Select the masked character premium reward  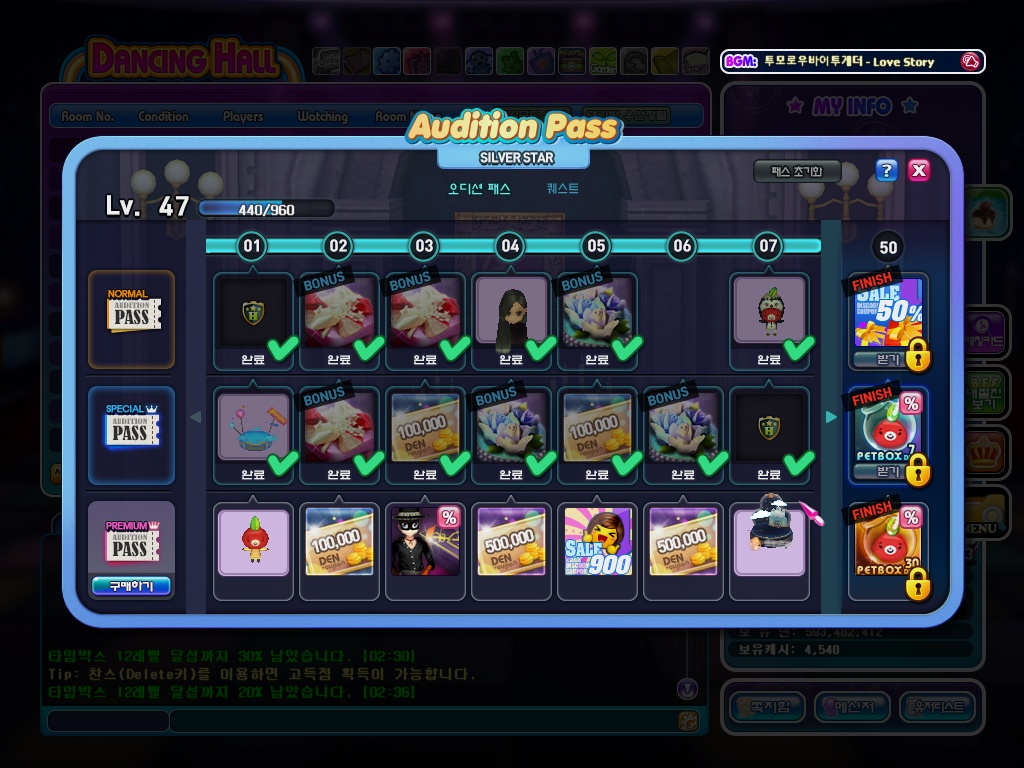coord(425,543)
